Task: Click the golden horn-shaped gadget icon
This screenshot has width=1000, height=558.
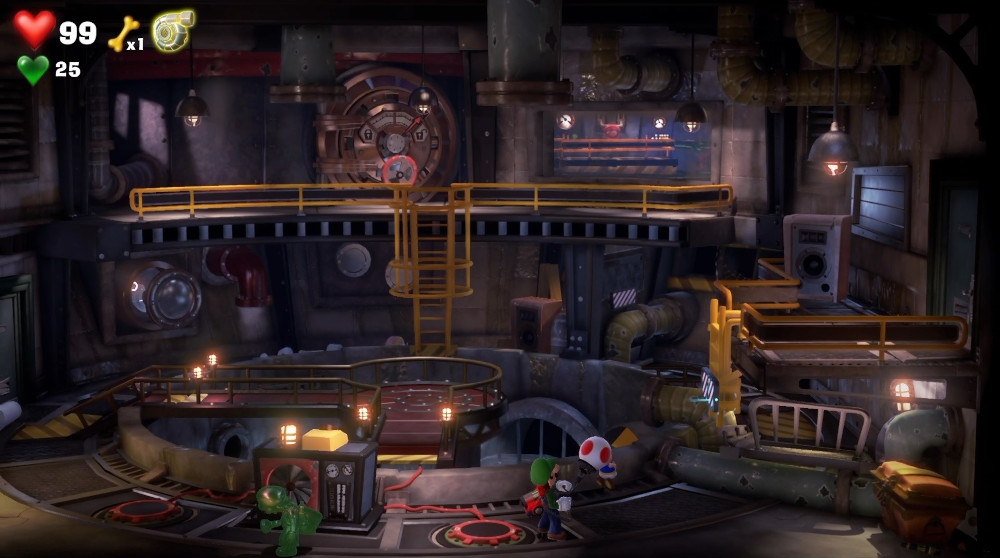Action: pos(173,31)
